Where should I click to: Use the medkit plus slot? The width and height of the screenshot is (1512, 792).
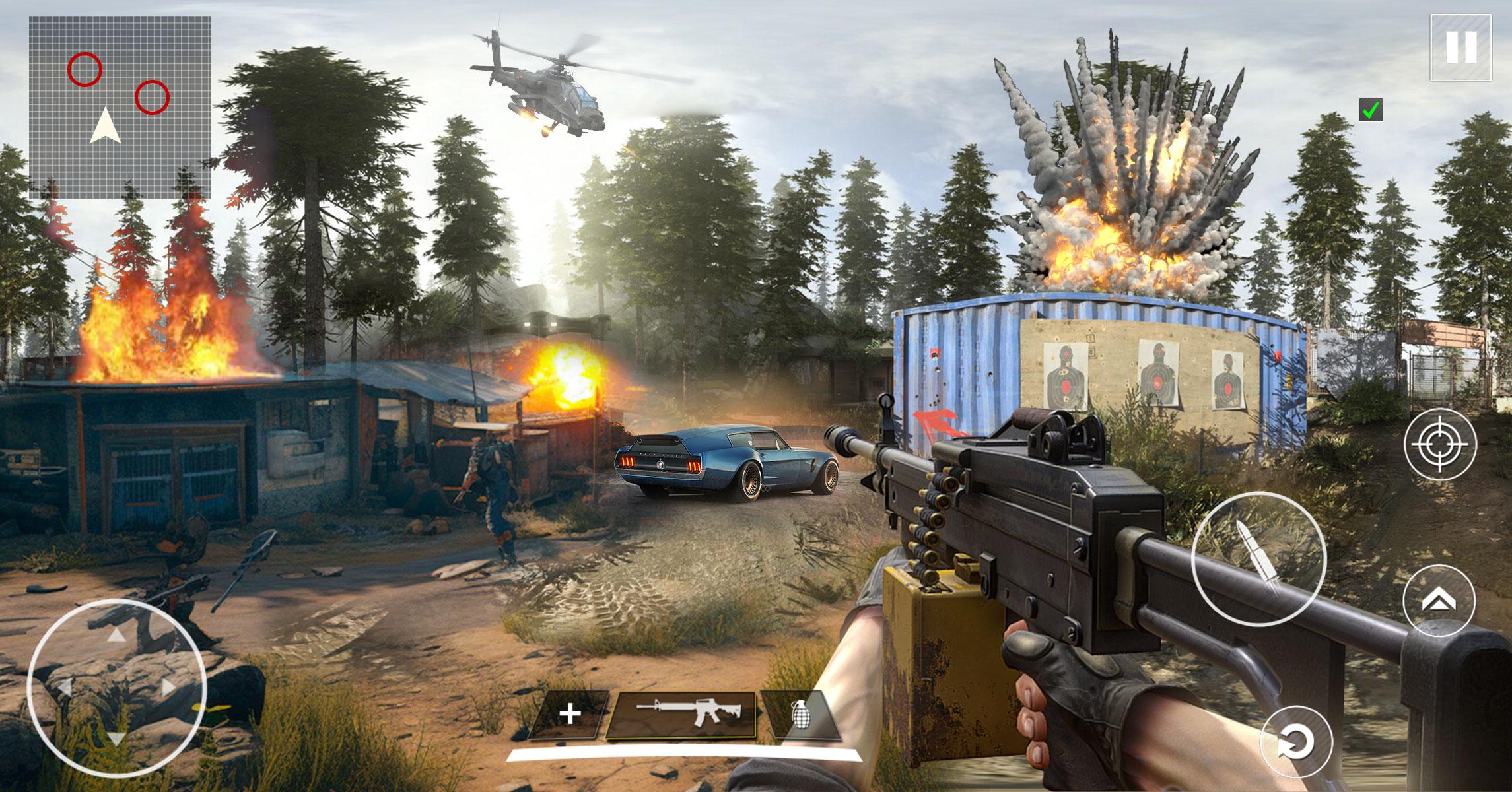pos(569,715)
